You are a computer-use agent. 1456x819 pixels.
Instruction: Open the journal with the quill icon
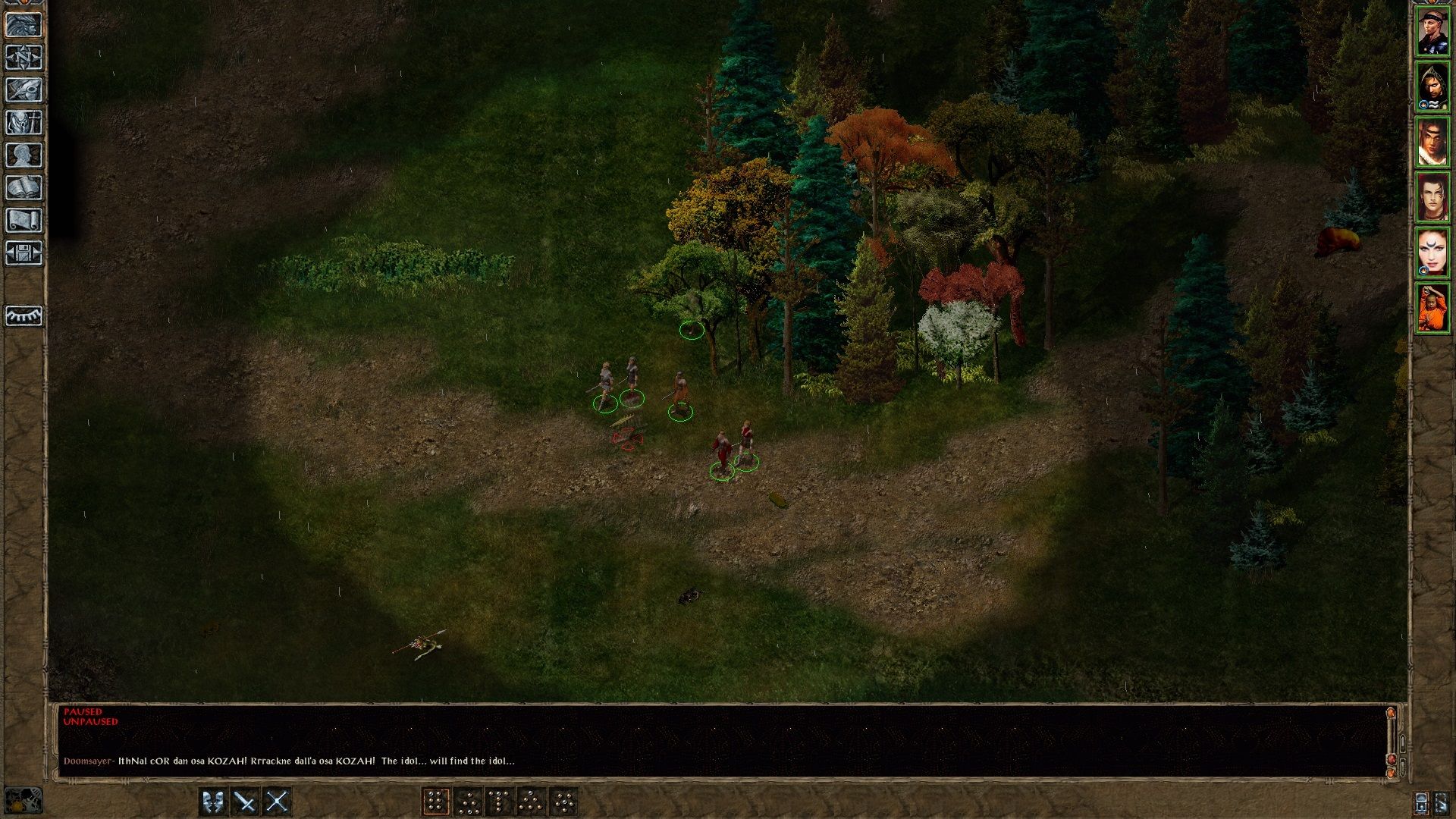24,89
